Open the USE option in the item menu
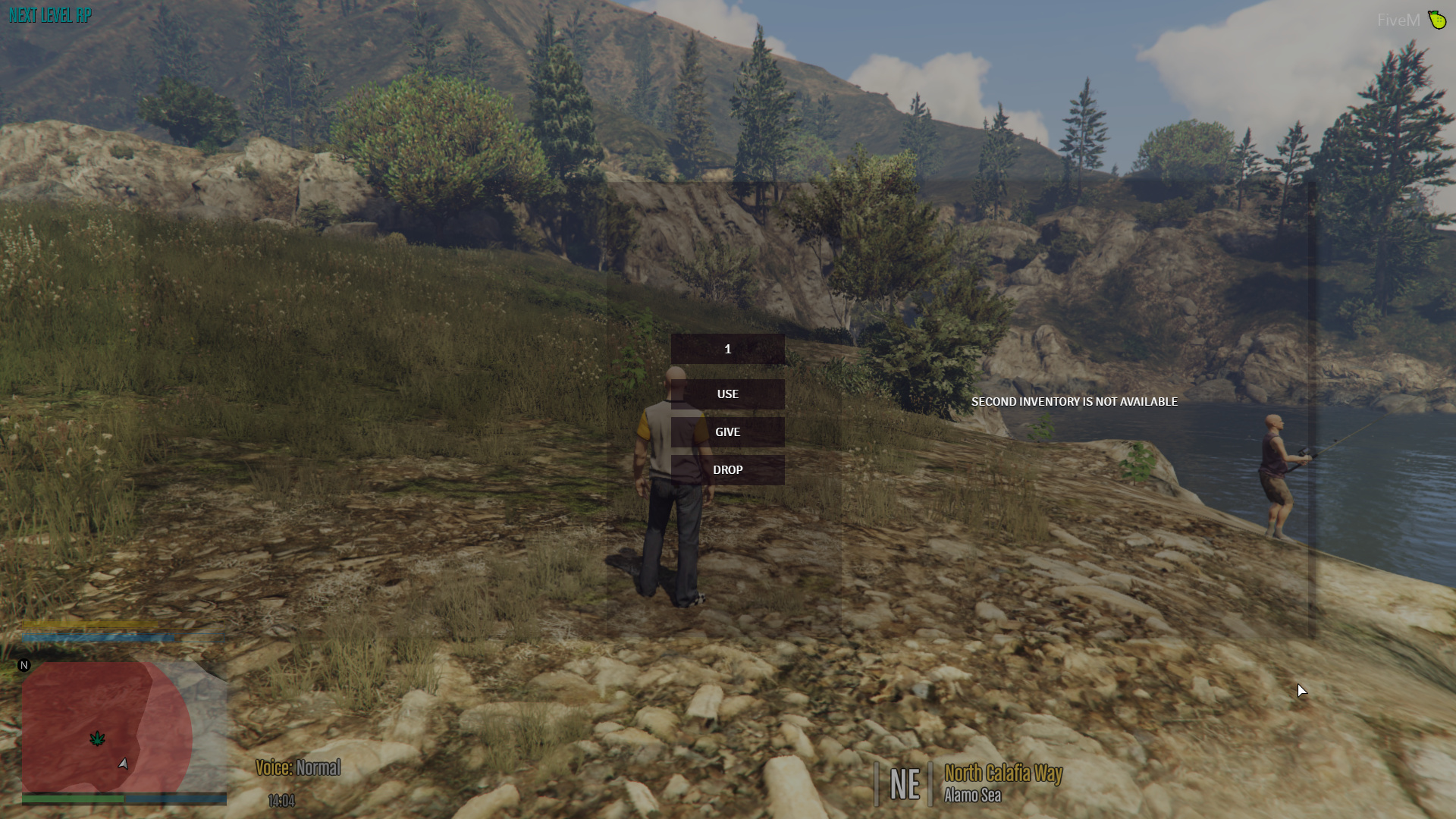1456x819 pixels. pyautogui.click(x=727, y=394)
